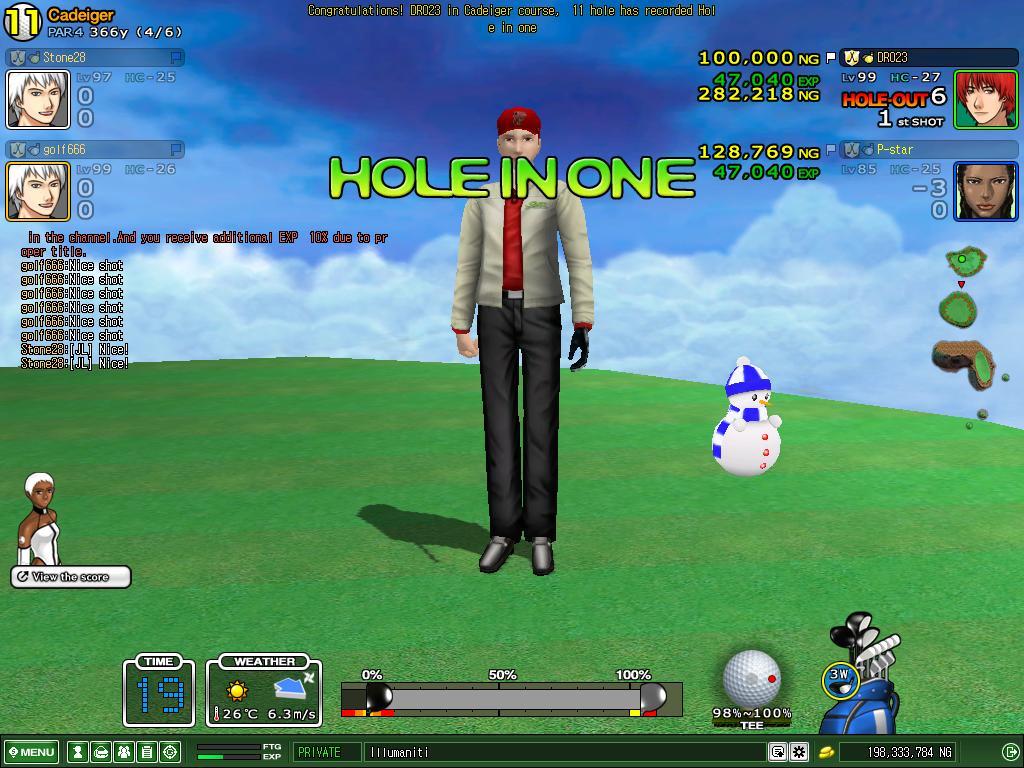Click the circular target toolbar icon
The height and width of the screenshot is (768, 1024).
169,752
